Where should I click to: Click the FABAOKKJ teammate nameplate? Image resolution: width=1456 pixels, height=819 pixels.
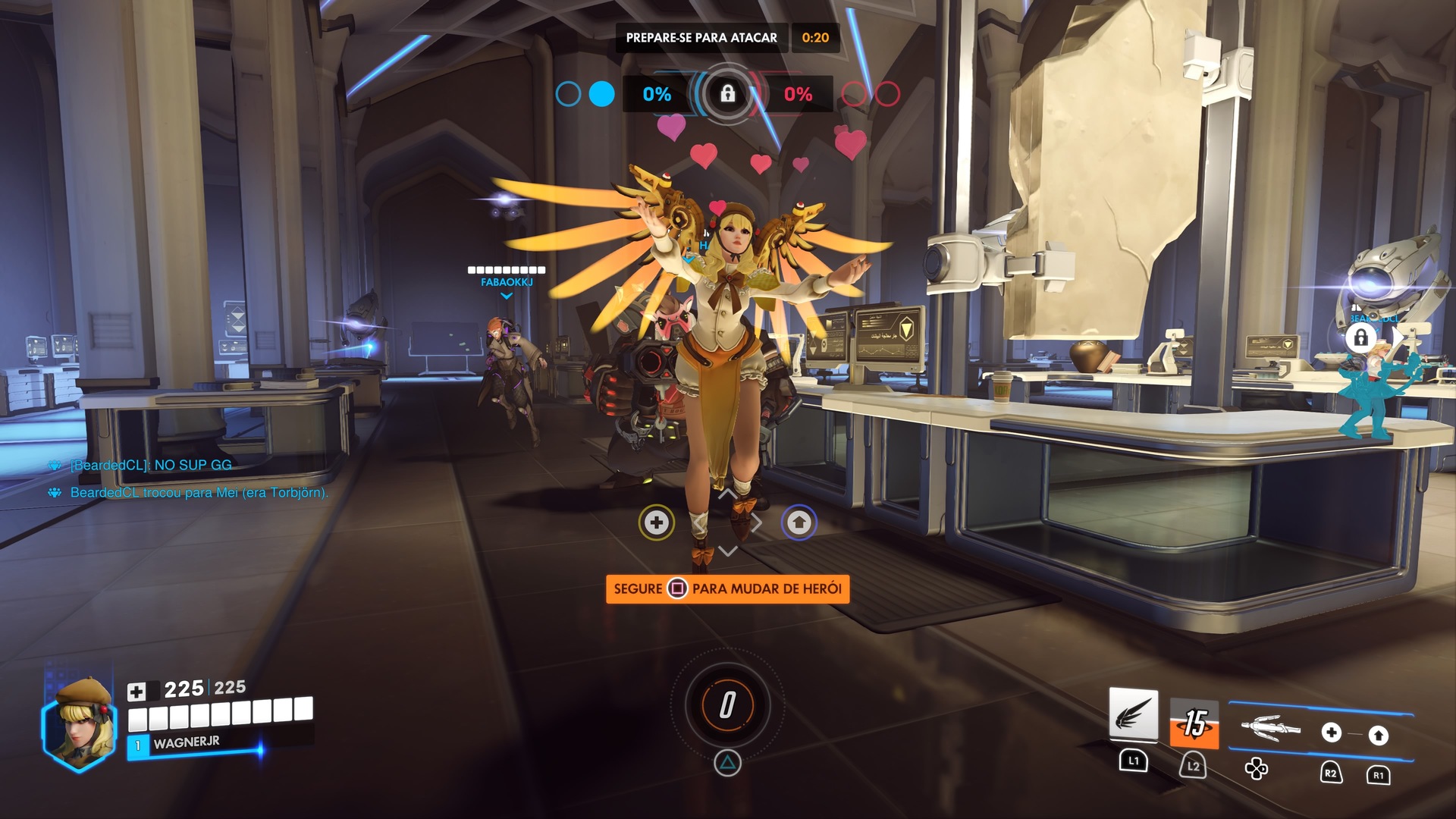click(x=507, y=282)
